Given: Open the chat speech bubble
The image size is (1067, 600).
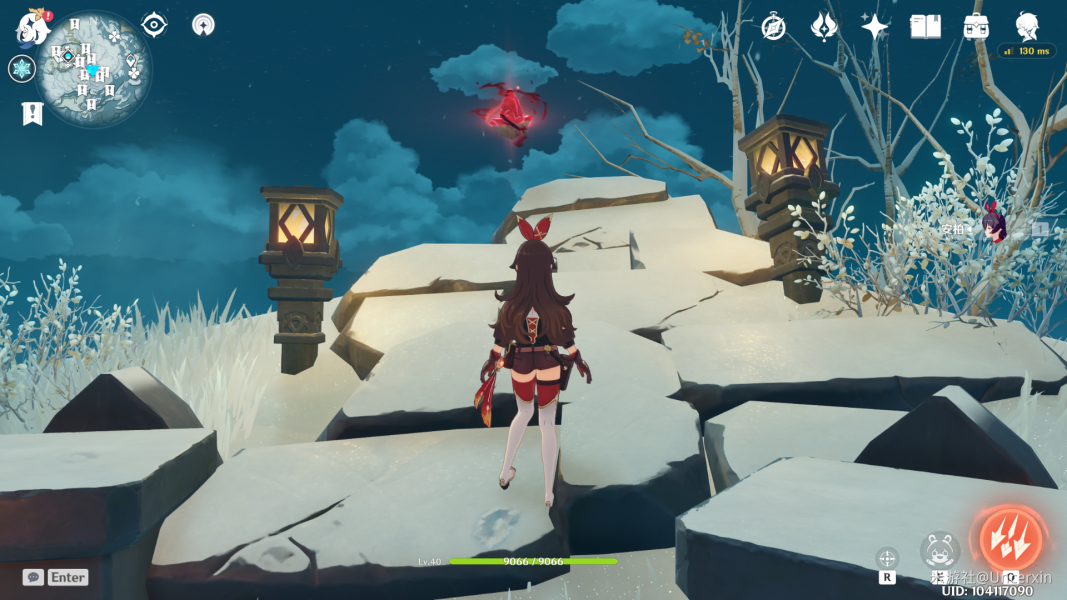Looking at the screenshot, I should 33,577.
